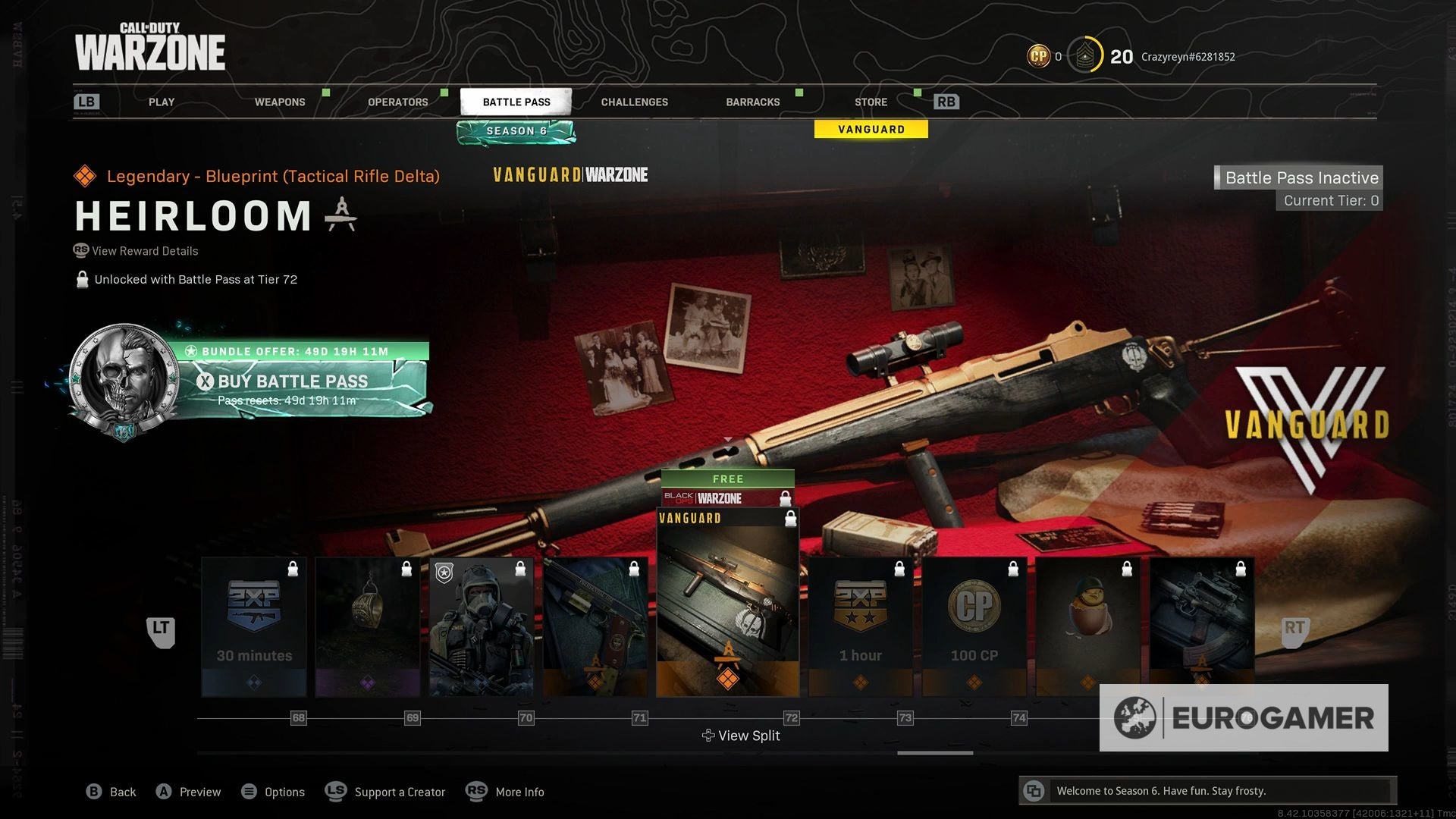Switch to the Weapons tab
This screenshot has height=819, width=1456.
click(280, 102)
